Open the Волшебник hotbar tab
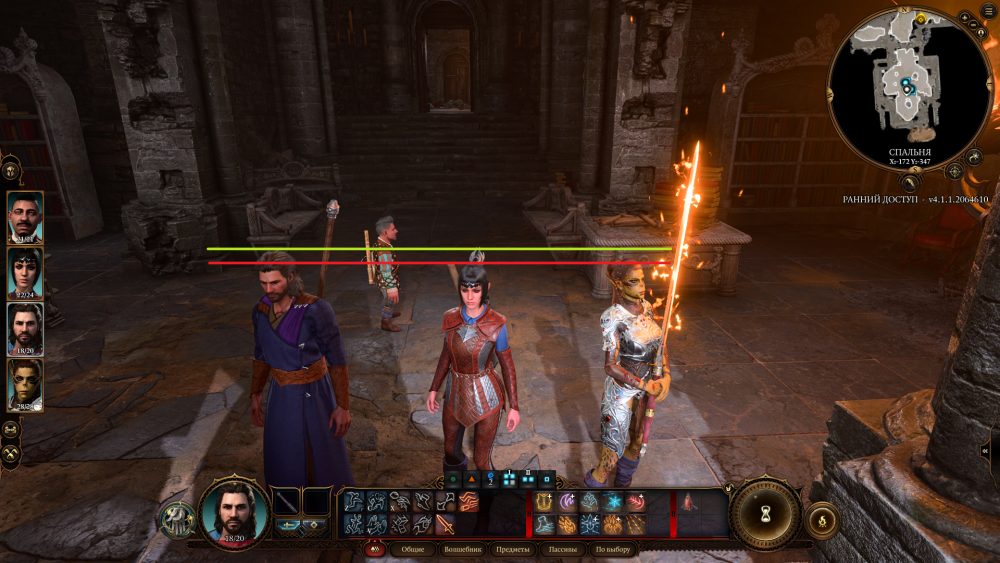 point(461,549)
